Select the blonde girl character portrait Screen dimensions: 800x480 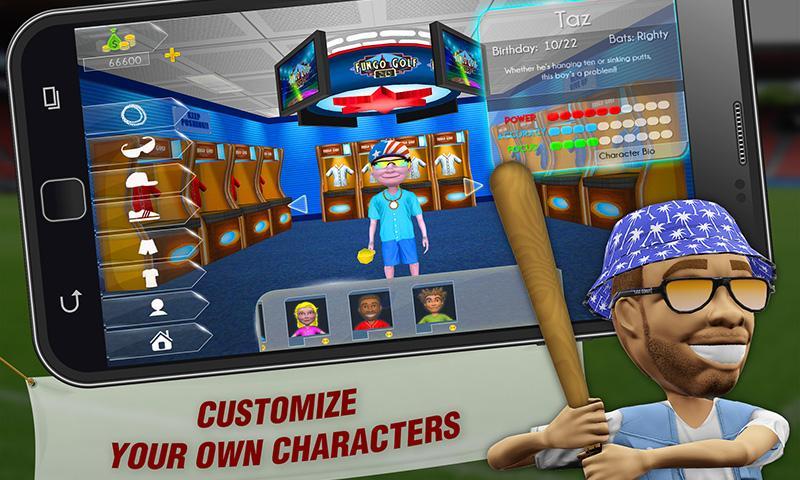[x=304, y=315]
